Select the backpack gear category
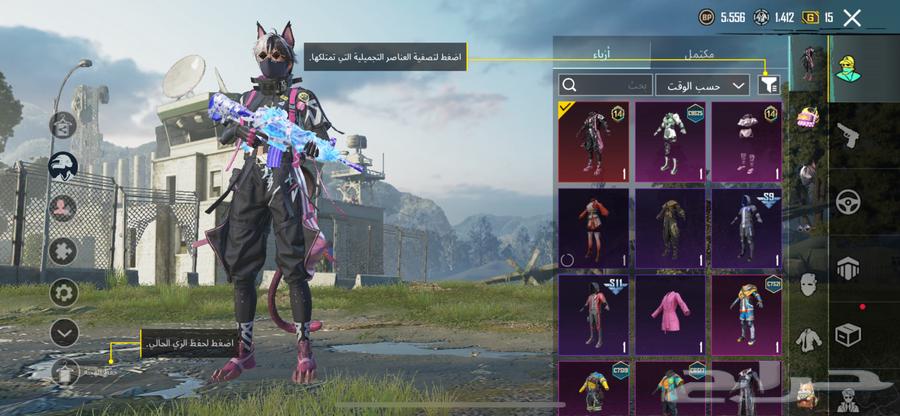The width and height of the screenshot is (900, 416). click(808, 118)
